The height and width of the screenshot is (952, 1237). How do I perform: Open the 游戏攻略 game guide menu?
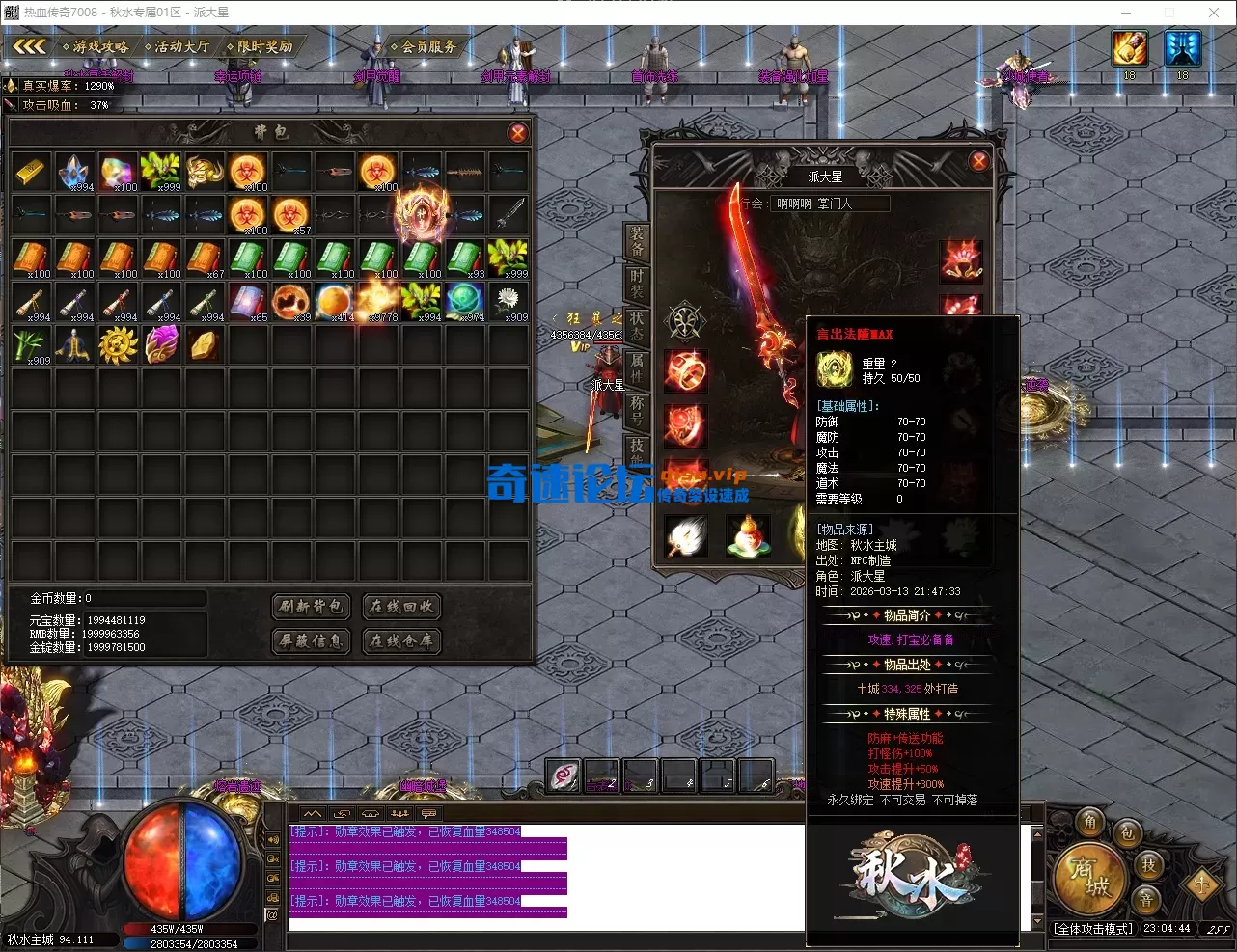point(96,46)
